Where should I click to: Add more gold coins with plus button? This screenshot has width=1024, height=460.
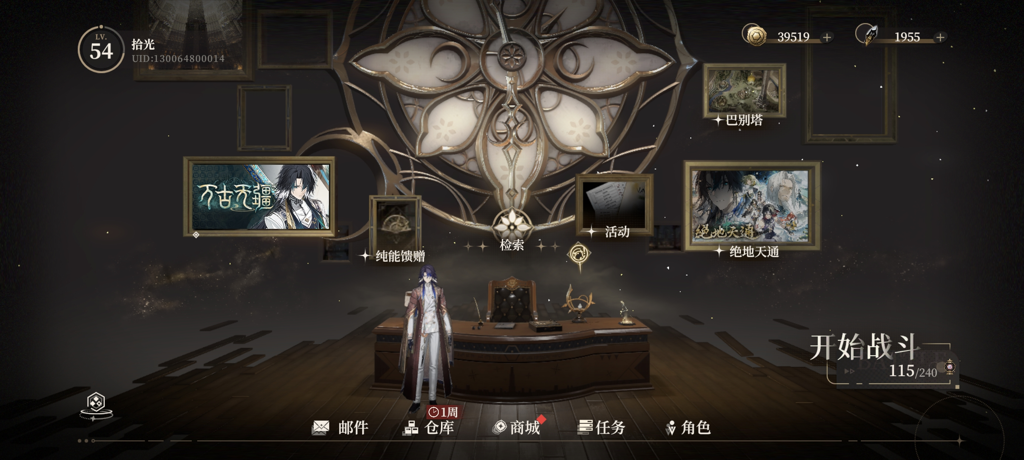[827, 37]
